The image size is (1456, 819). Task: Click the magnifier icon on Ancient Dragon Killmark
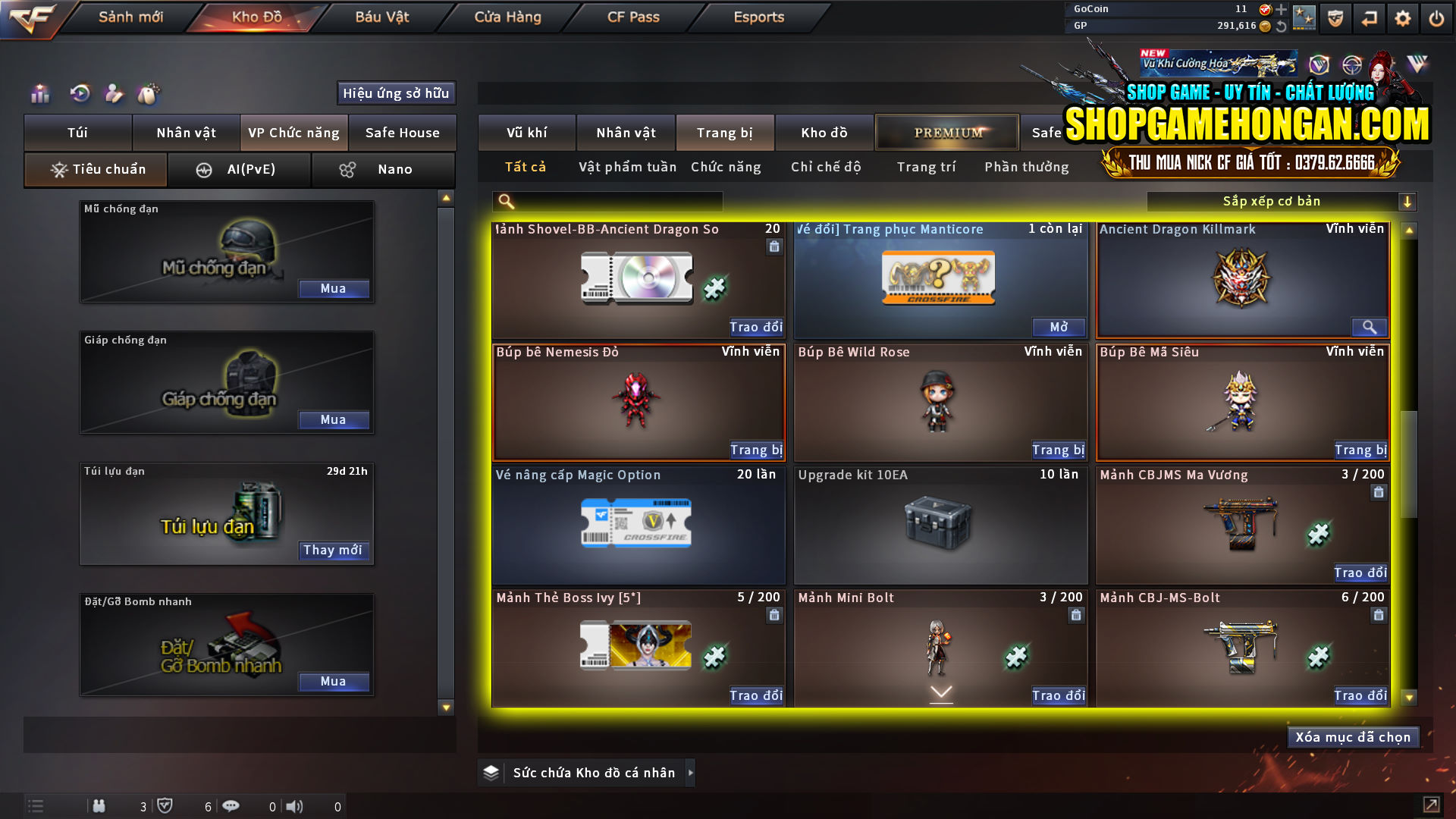tap(1369, 327)
